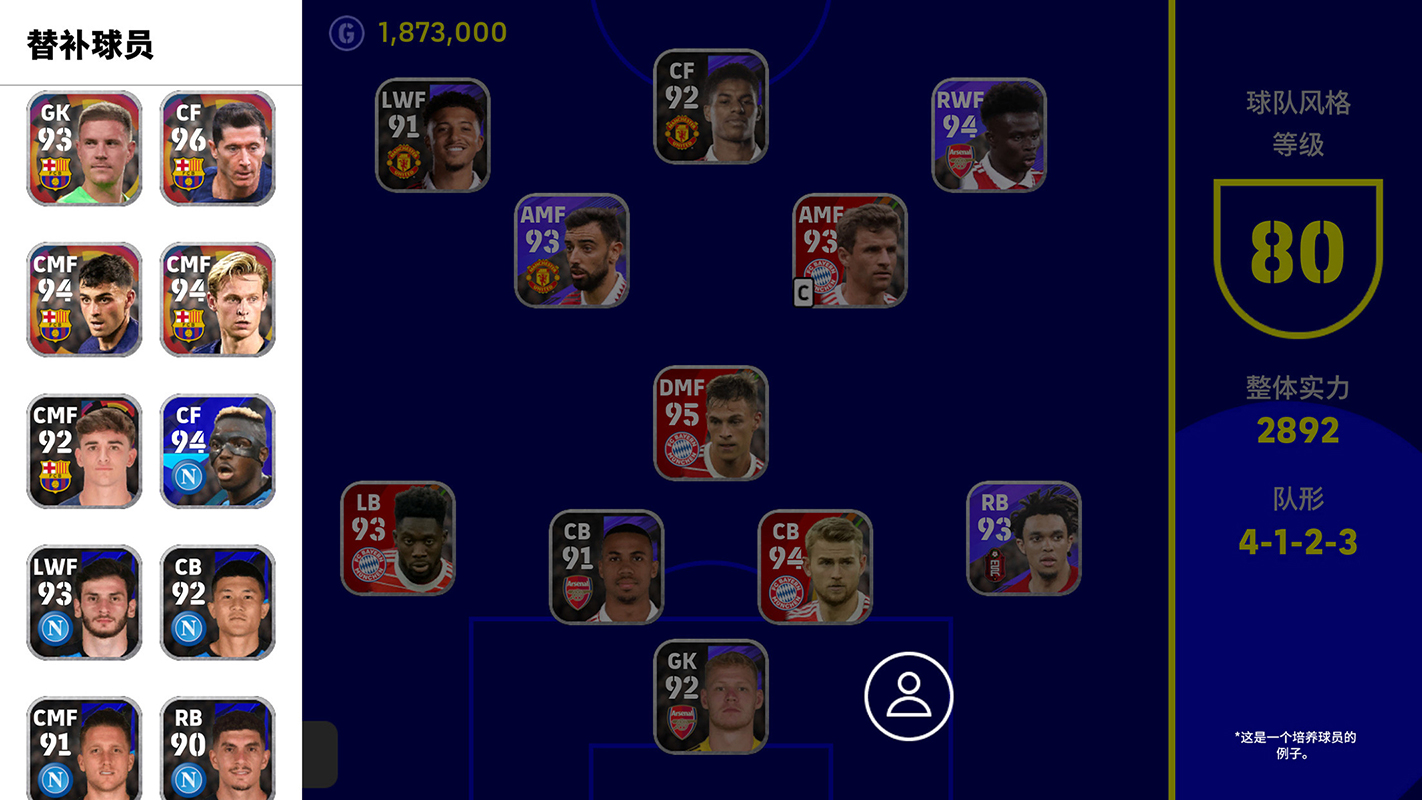
Task: Select team captain AMF 93 Müller
Action: click(x=849, y=250)
